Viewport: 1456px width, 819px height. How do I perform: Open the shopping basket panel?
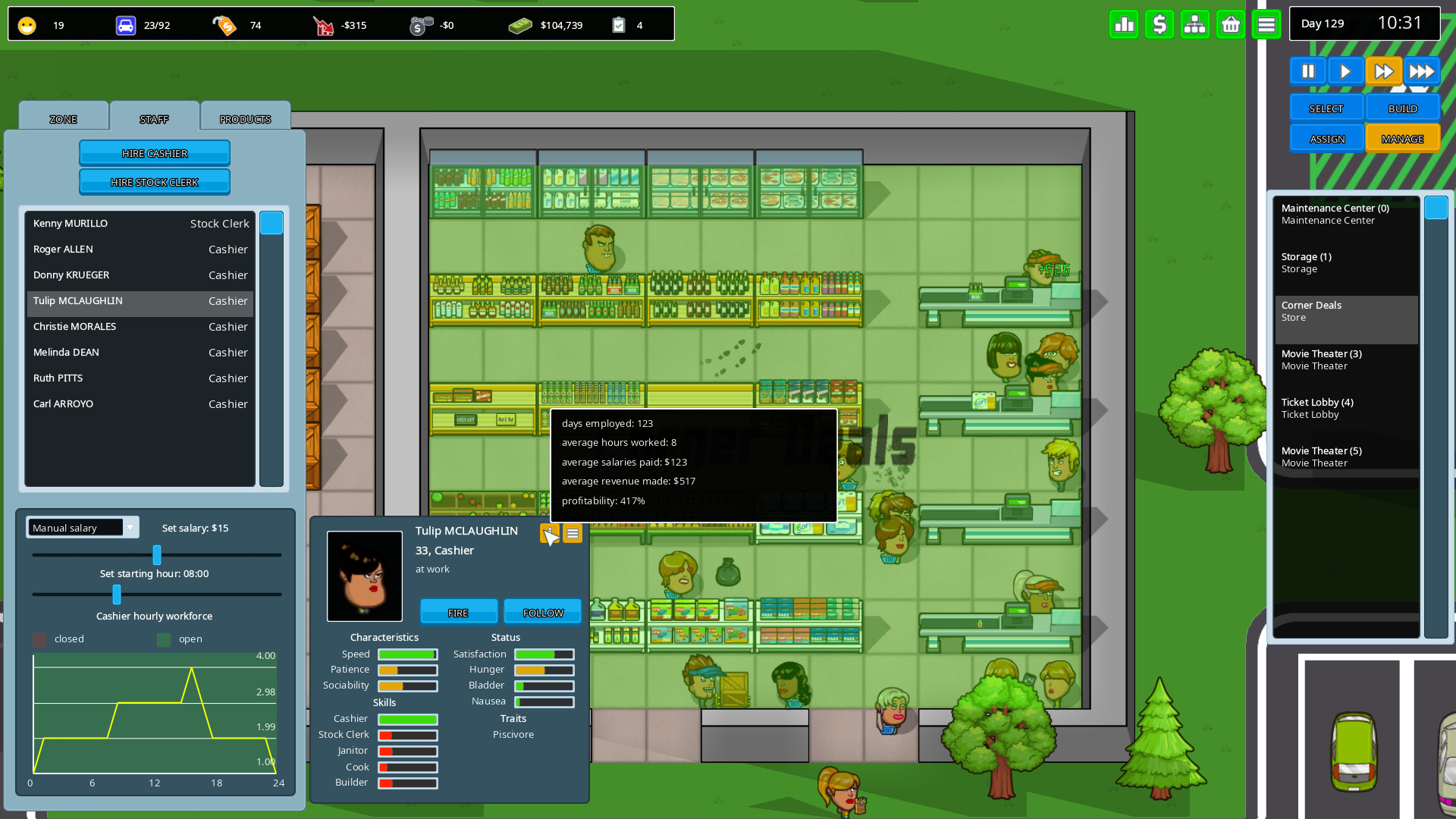1231,24
